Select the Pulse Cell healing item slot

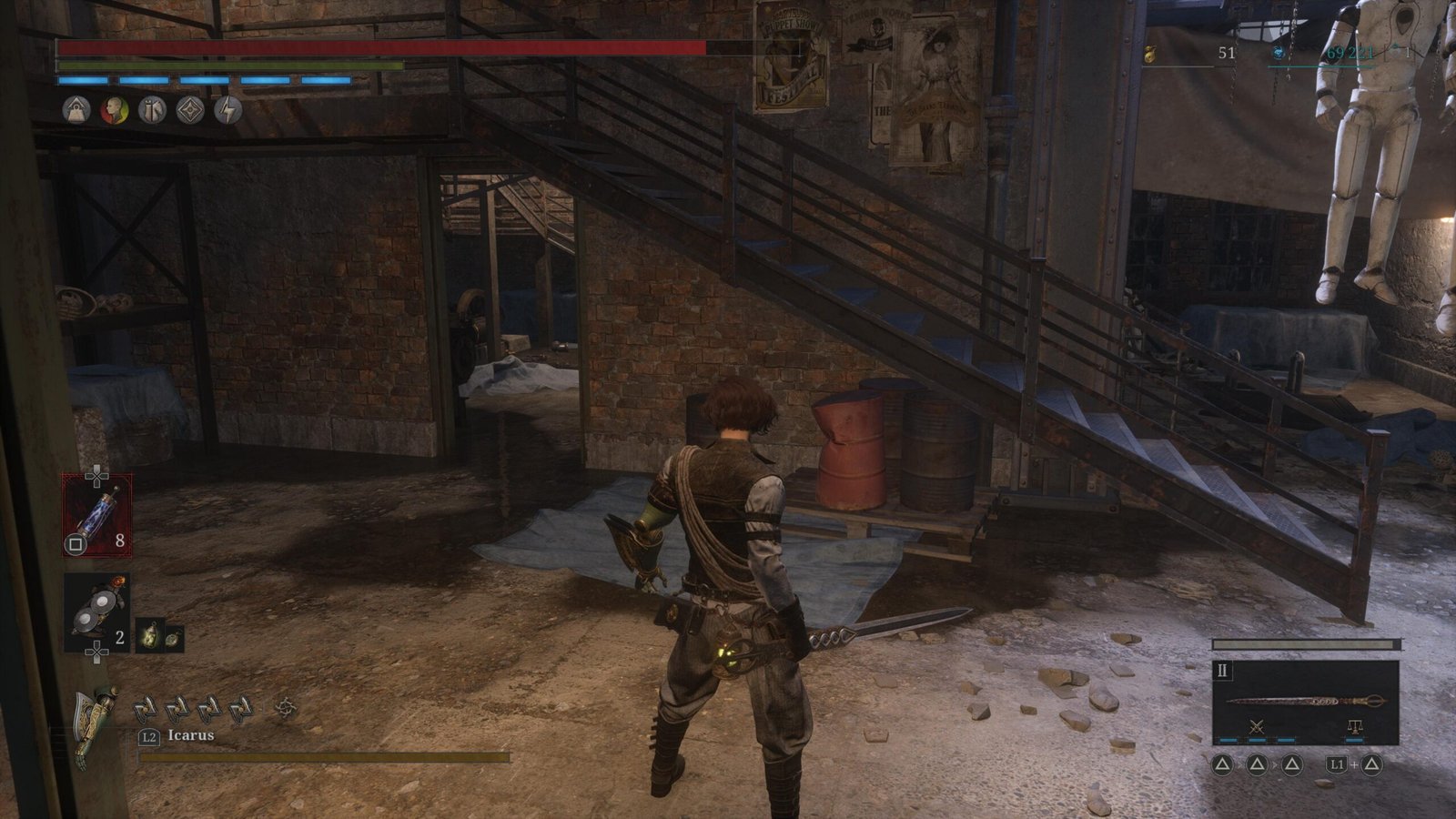pyautogui.click(x=96, y=514)
